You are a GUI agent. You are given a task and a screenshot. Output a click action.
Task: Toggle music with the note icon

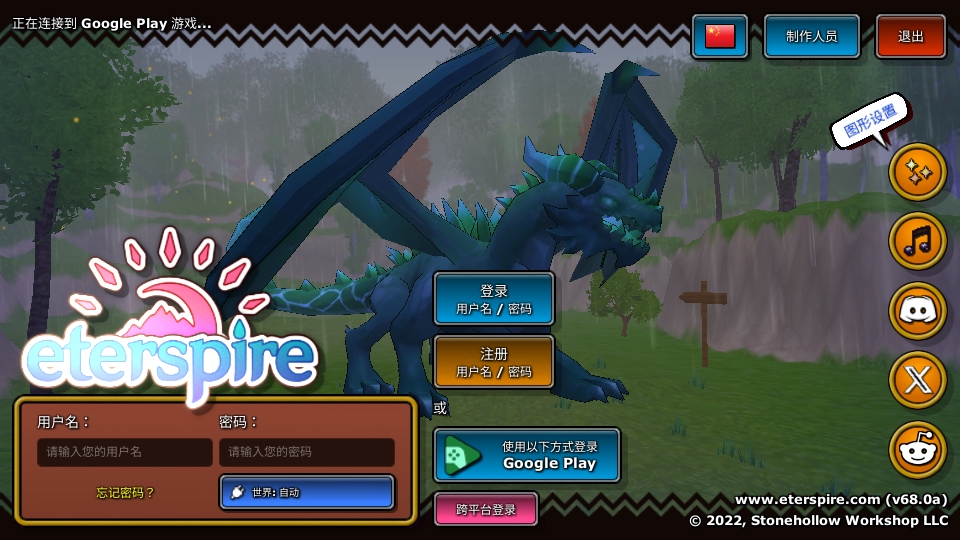[917, 241]
